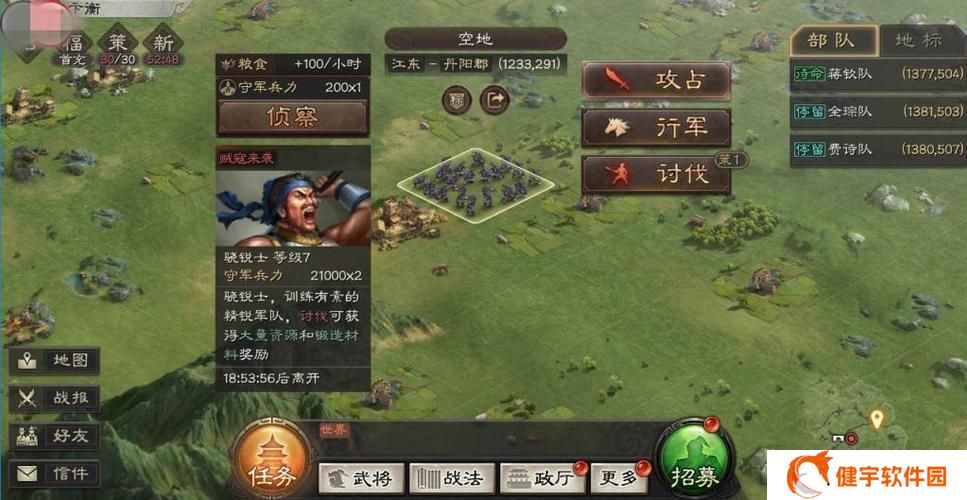Click the share arrow icon under 空地
The height and width of the screenshot is (500, 967).
(494, 100)
